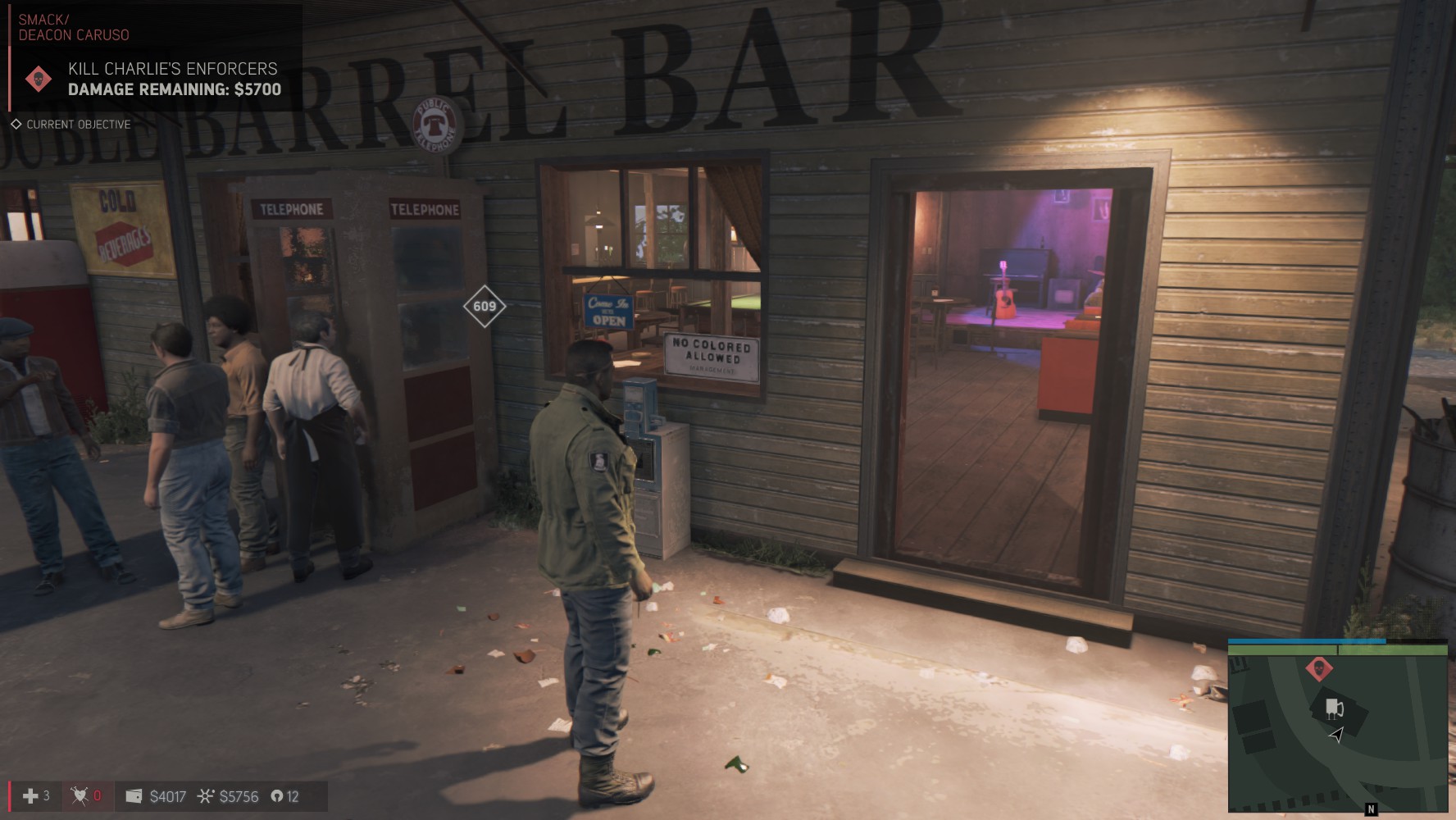Screen dimensions: 1456x820
Task: Click the left Telephone sign on the booth
Action: coord(292,209)
